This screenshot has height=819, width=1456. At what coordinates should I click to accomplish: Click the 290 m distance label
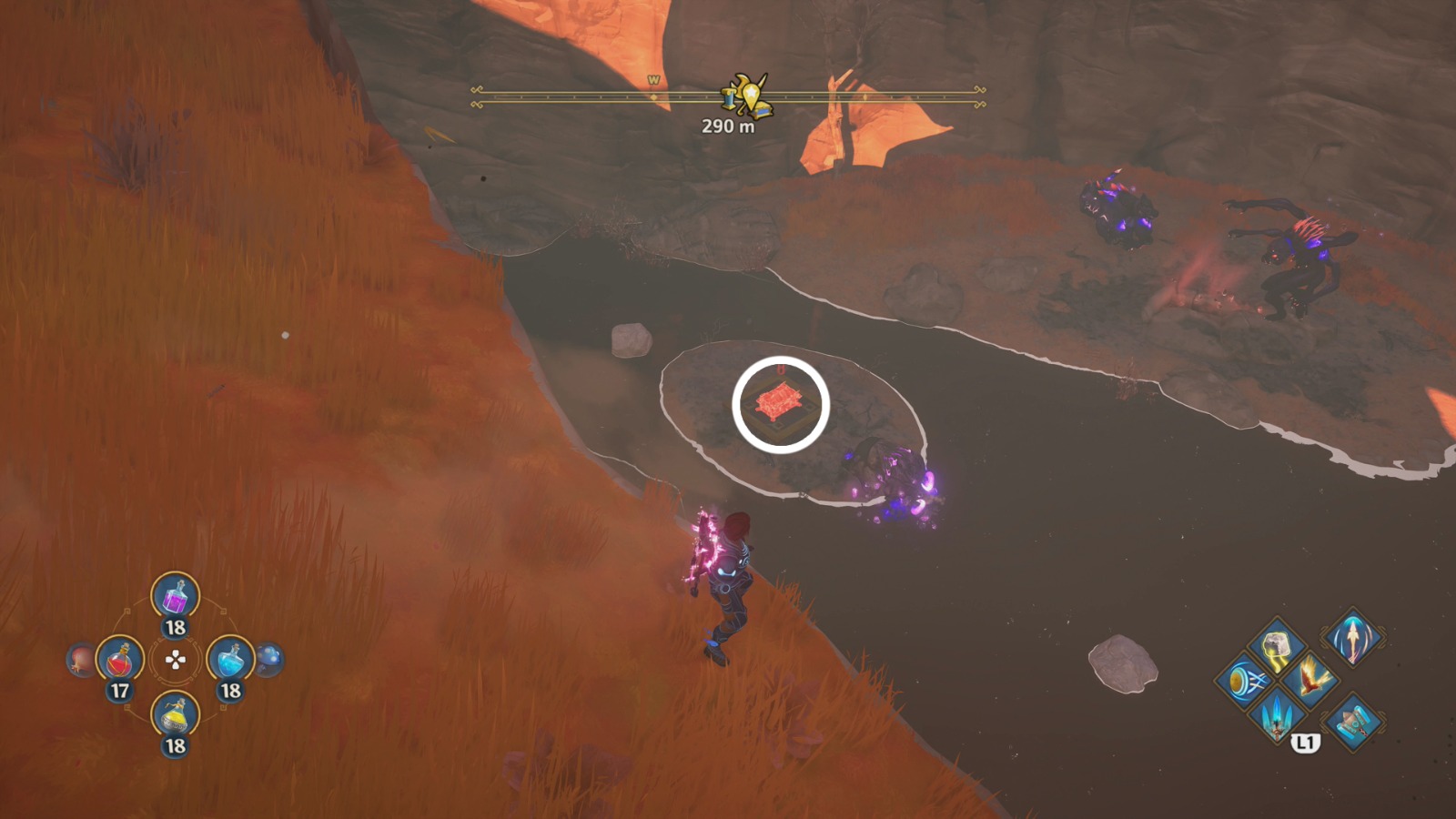pyautogui.click(x=728, y=125)
